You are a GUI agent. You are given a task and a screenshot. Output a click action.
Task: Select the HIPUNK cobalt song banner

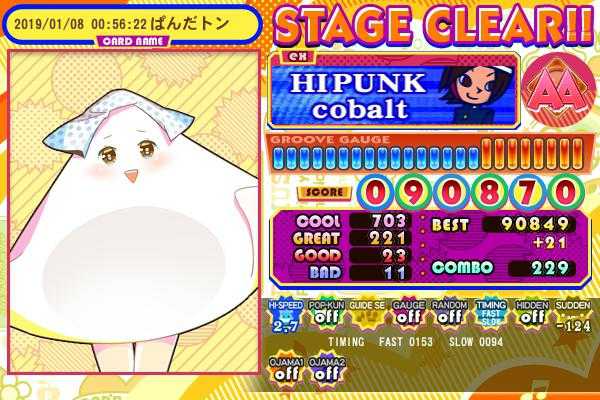pos(392,90)
